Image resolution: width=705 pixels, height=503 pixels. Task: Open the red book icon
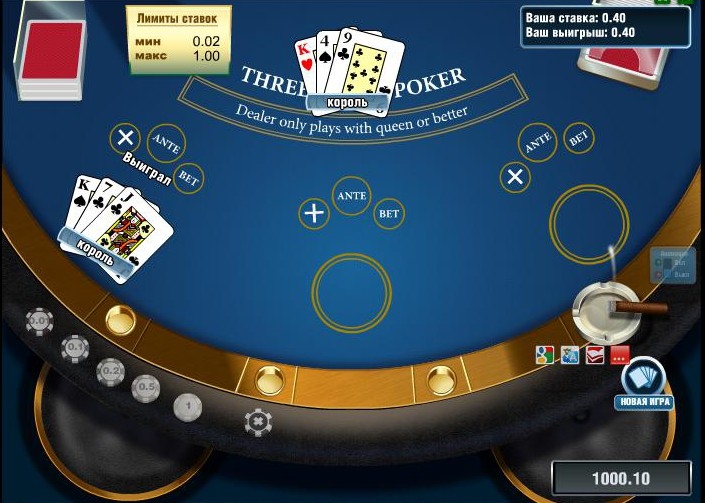click(595, 354)
